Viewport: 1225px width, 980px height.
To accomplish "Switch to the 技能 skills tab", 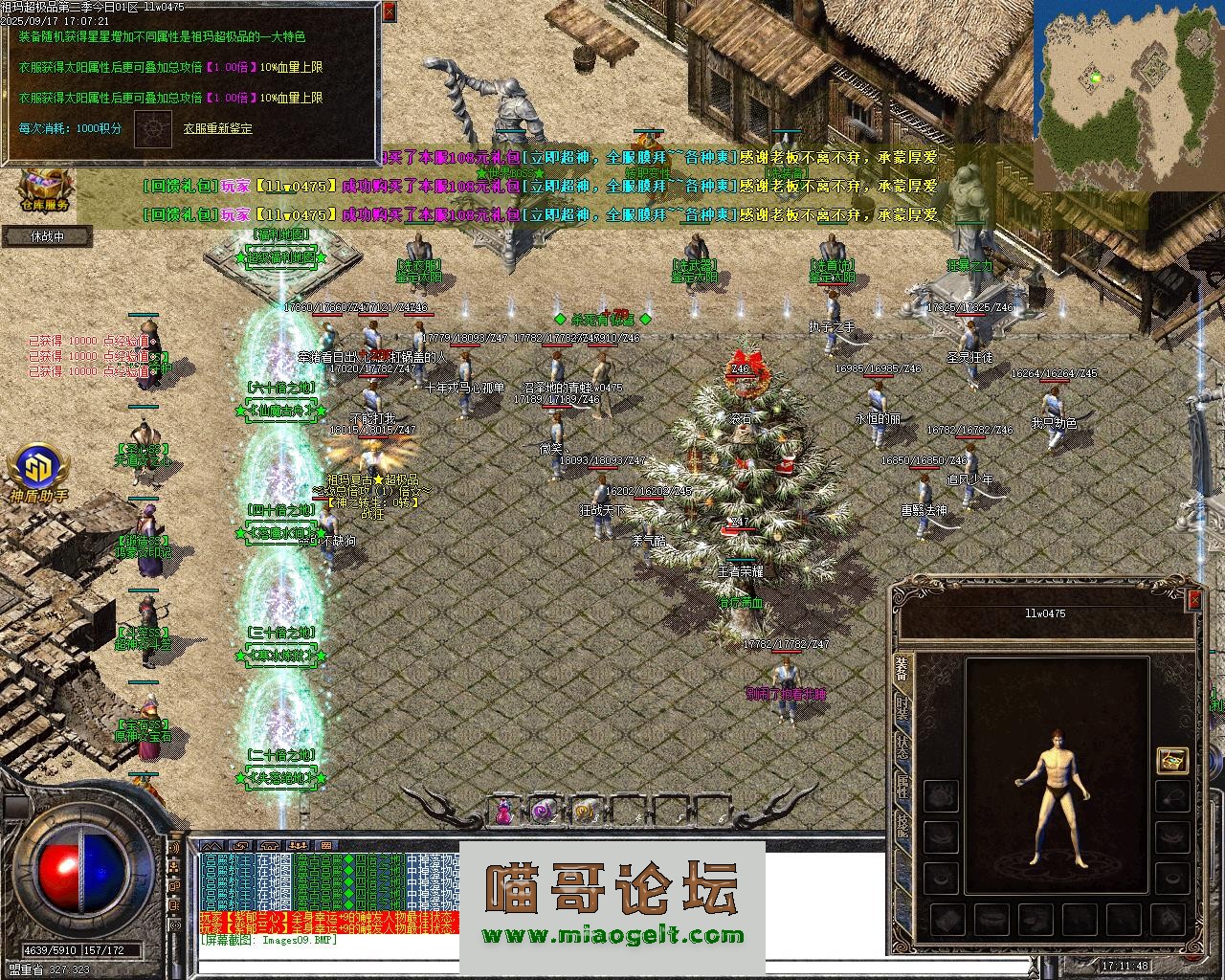I will (902, 825).
